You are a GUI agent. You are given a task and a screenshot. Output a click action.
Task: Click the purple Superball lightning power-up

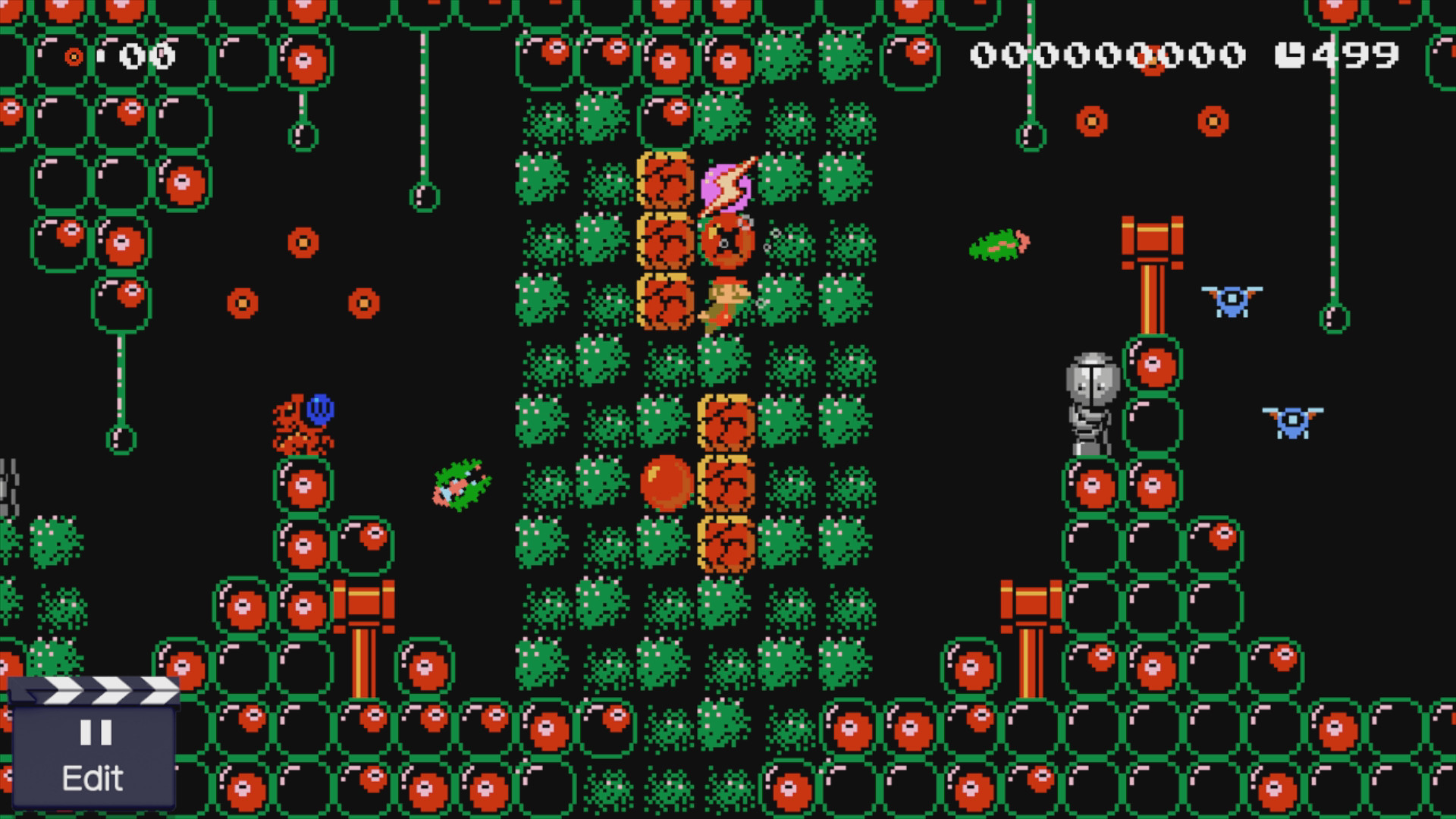click(726, 187)
